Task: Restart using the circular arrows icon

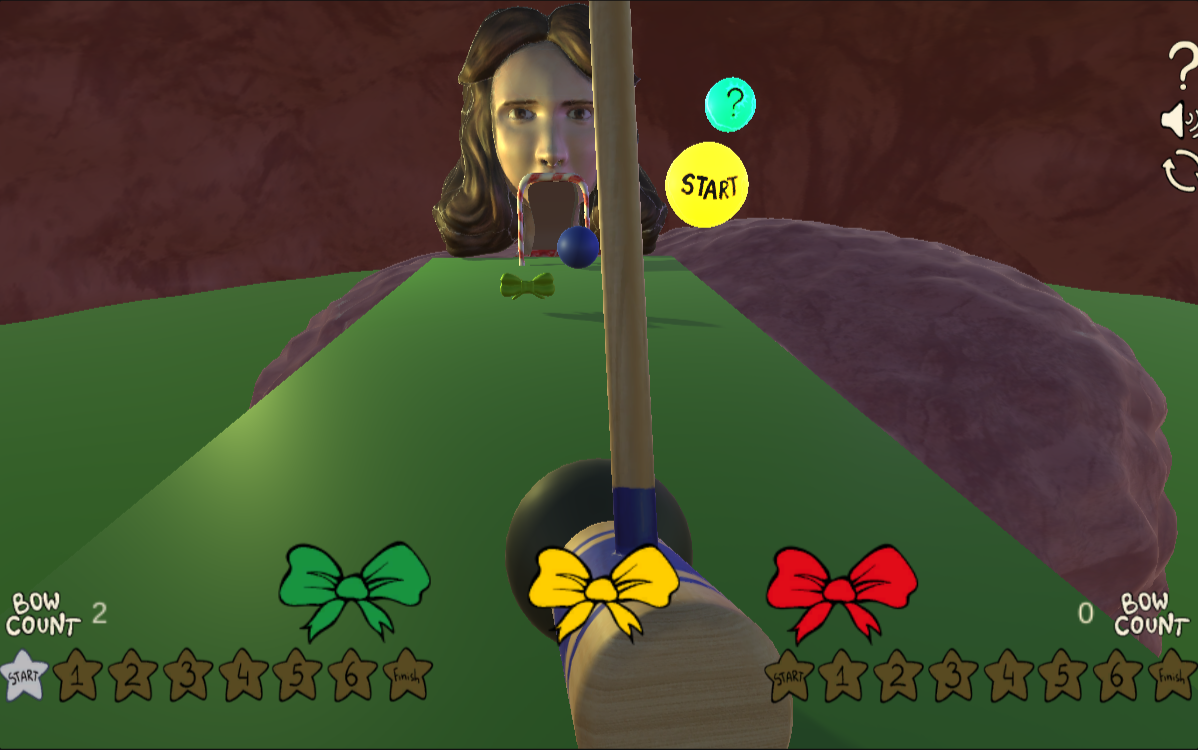Action: (1181, 170)
